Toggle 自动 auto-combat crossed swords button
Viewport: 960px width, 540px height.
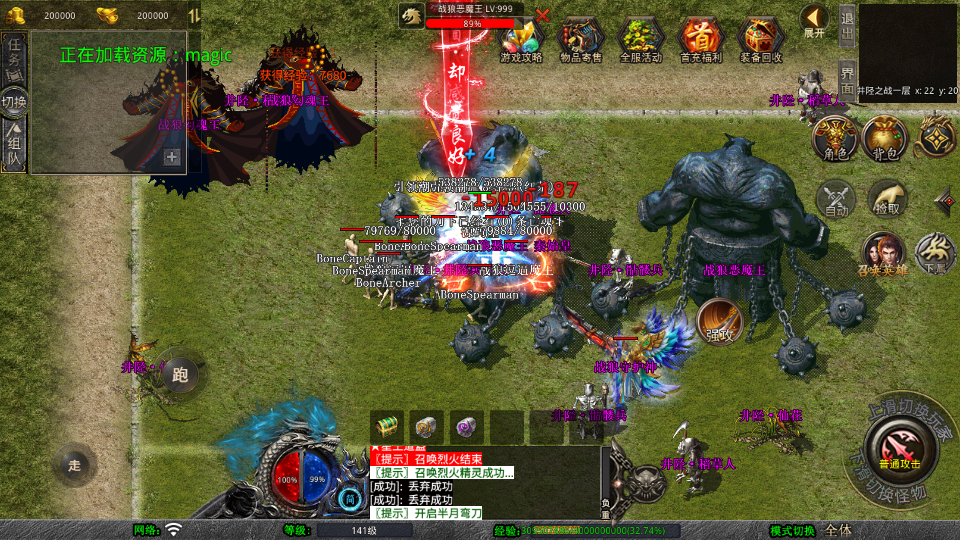click(x=835, y=198)
